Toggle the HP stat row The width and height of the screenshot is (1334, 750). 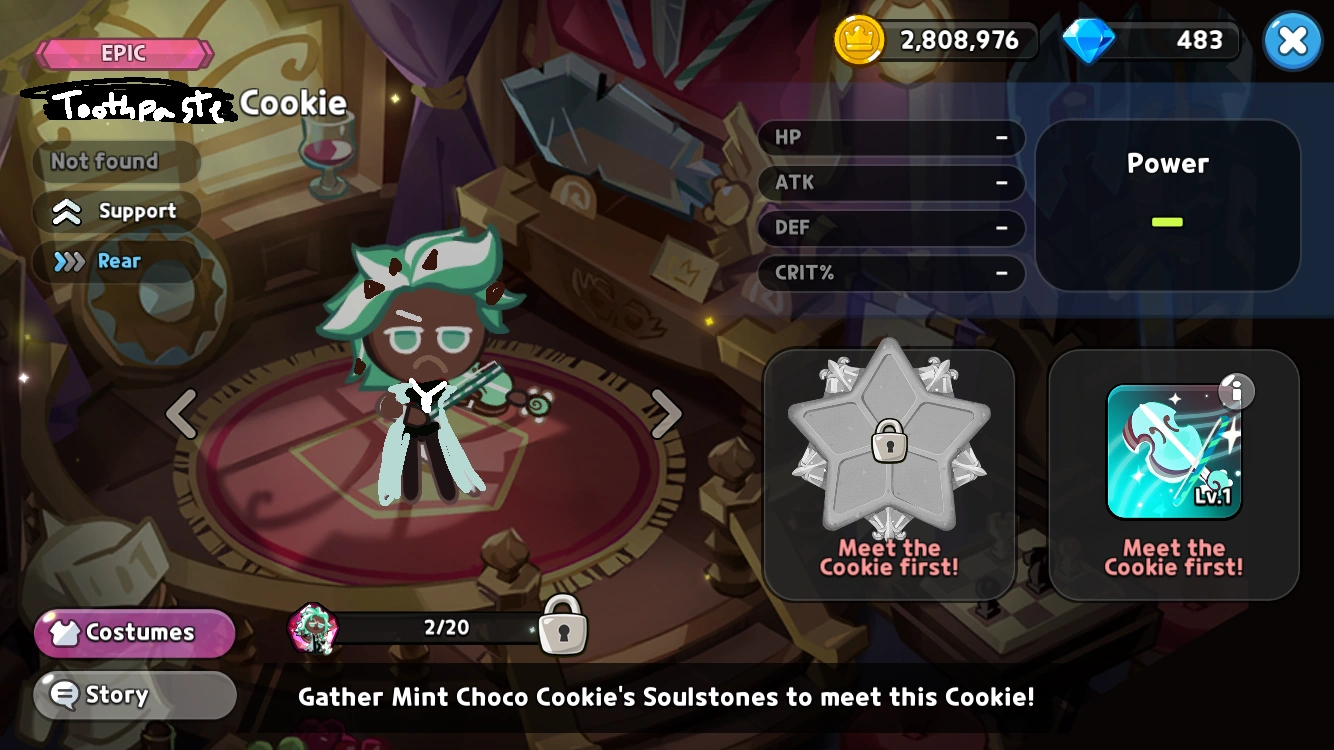pyautogui.click(x=890, y=137)
